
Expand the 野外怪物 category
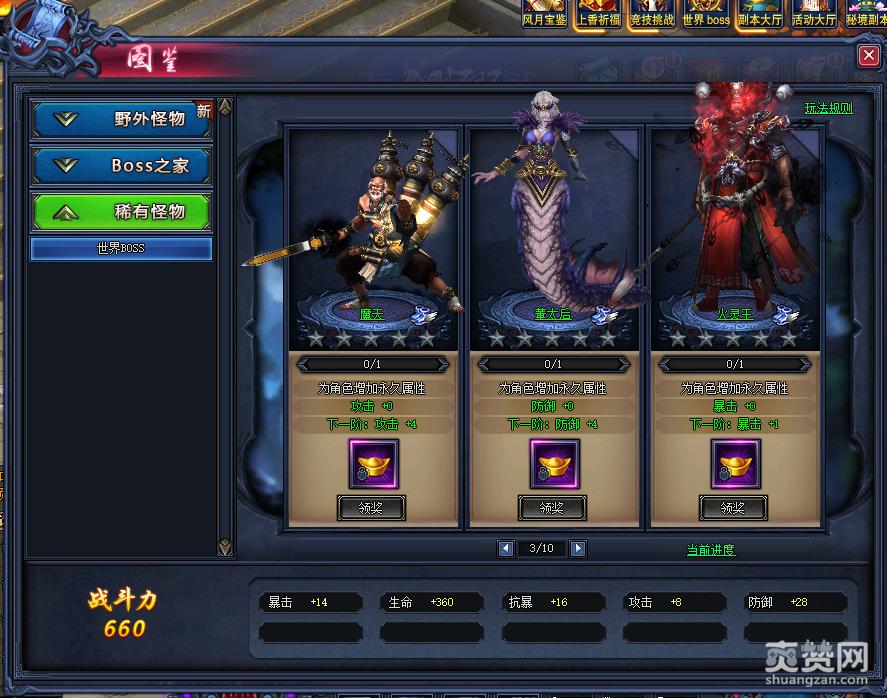pos(121,119)
